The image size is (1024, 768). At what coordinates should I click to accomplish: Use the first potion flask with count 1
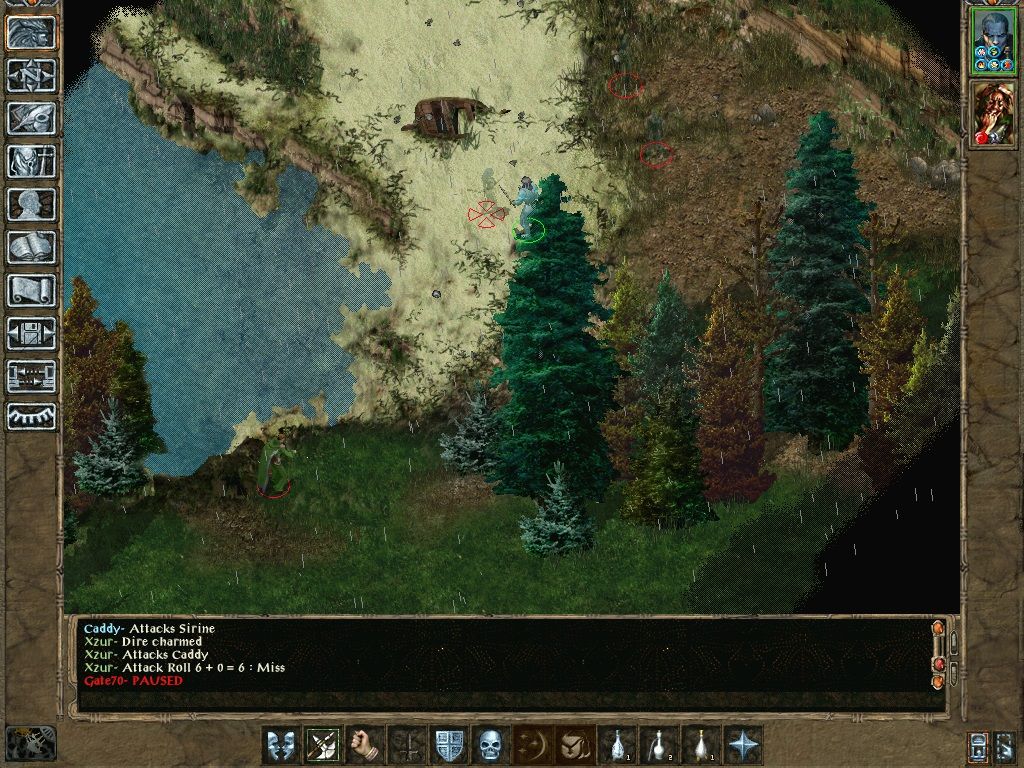coord(617,745)
